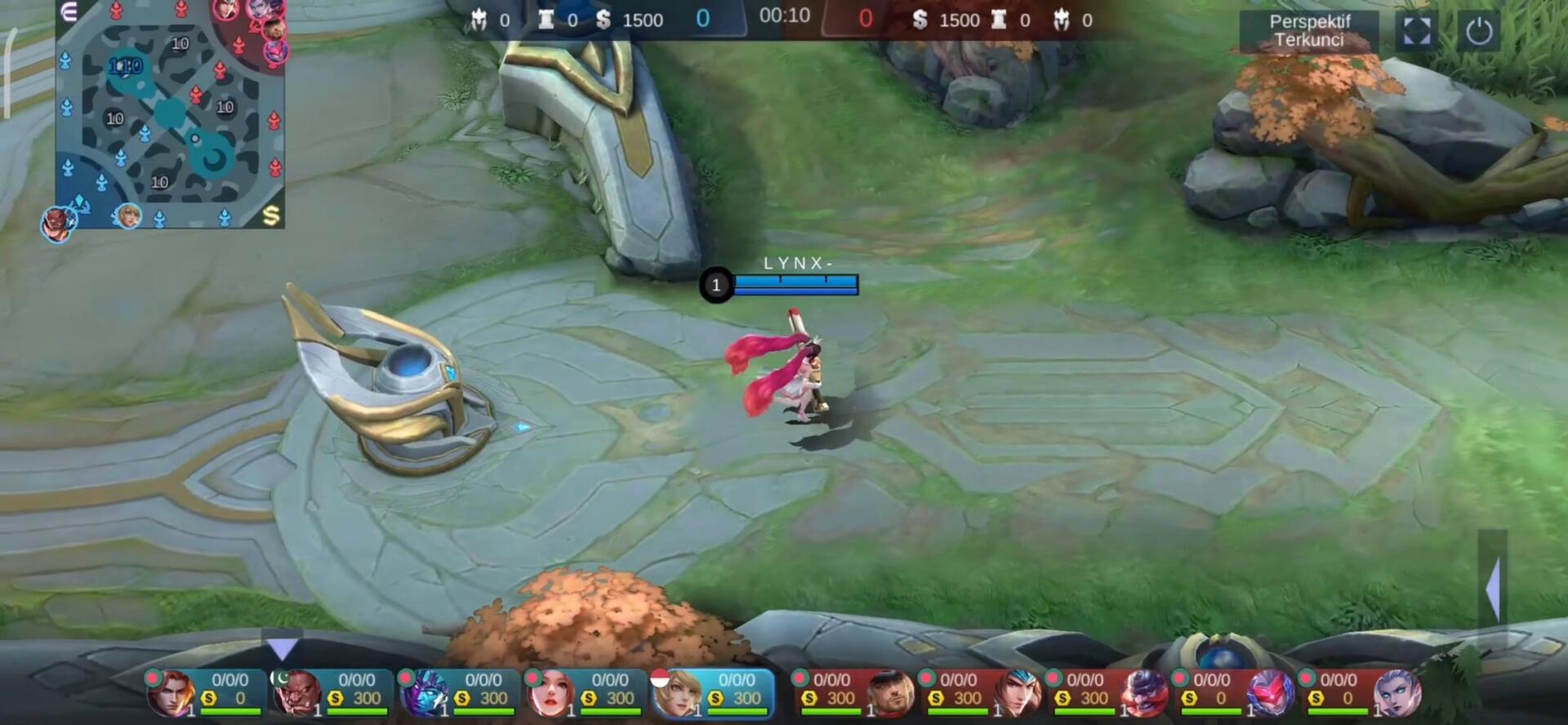The height and width of the screenshot is (725, 1568).
Task: Enter fullscreen with the corner-brackets icon
Action: click(x=1416, y=31)
